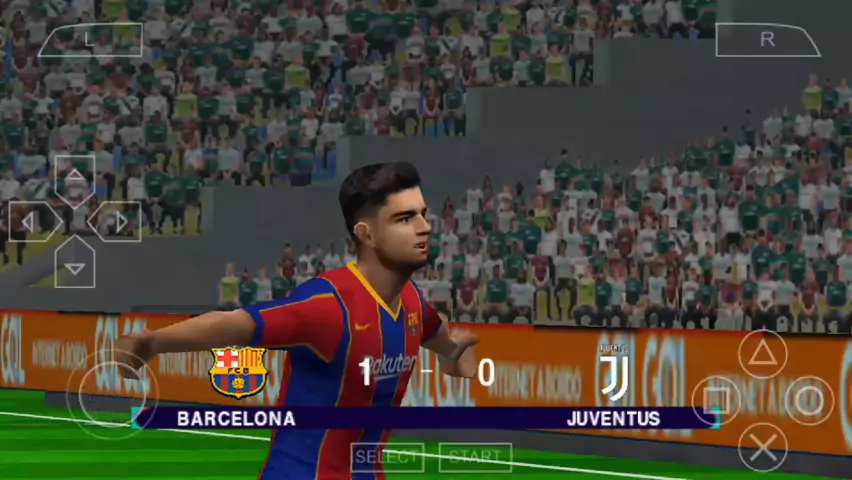Tap the D-pad up arrow

pyautogui.click(x=75, y=181)
